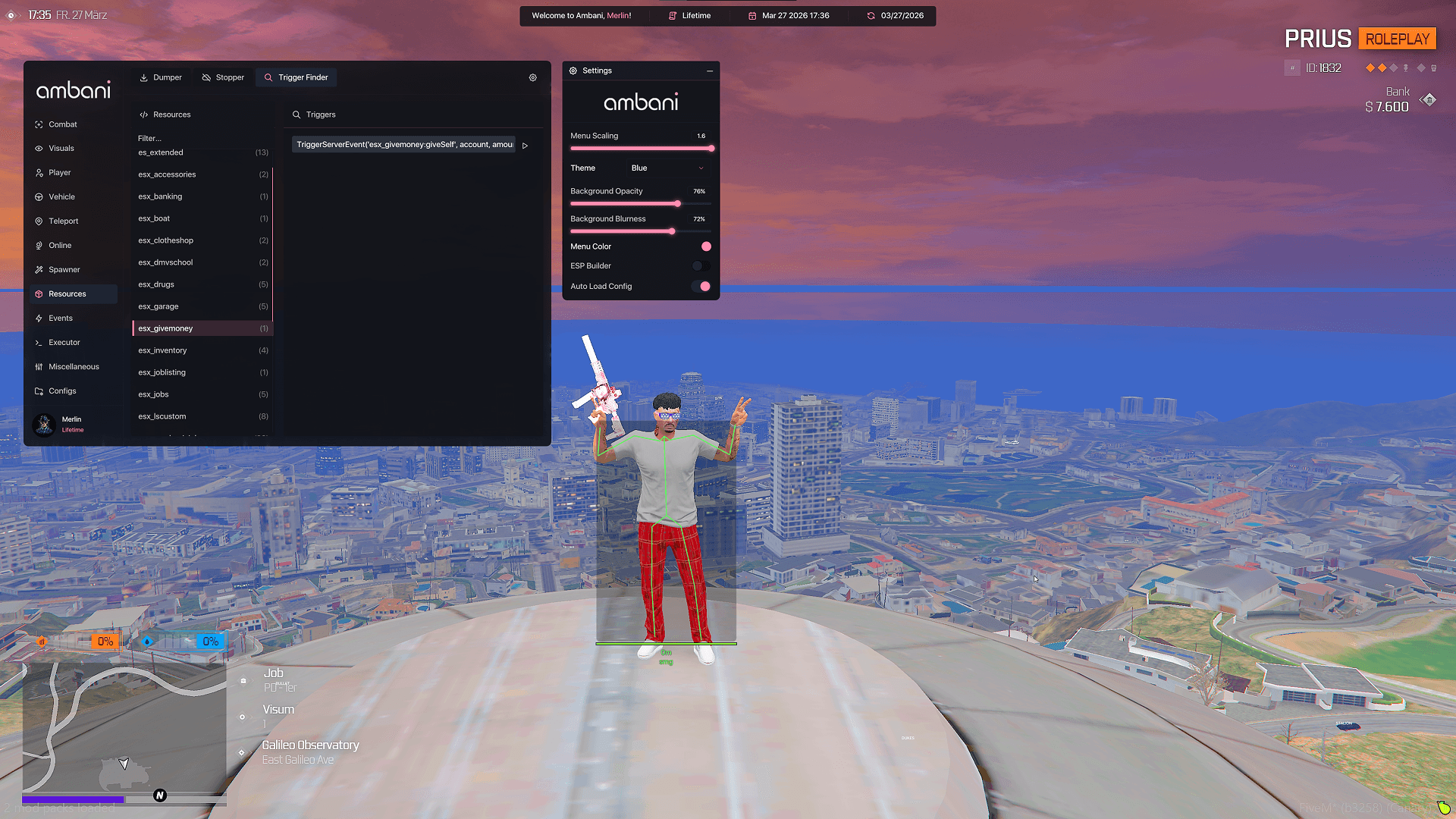Open the Executor panel
Viewport: 1456px width, 819px height.
(64, 342)
